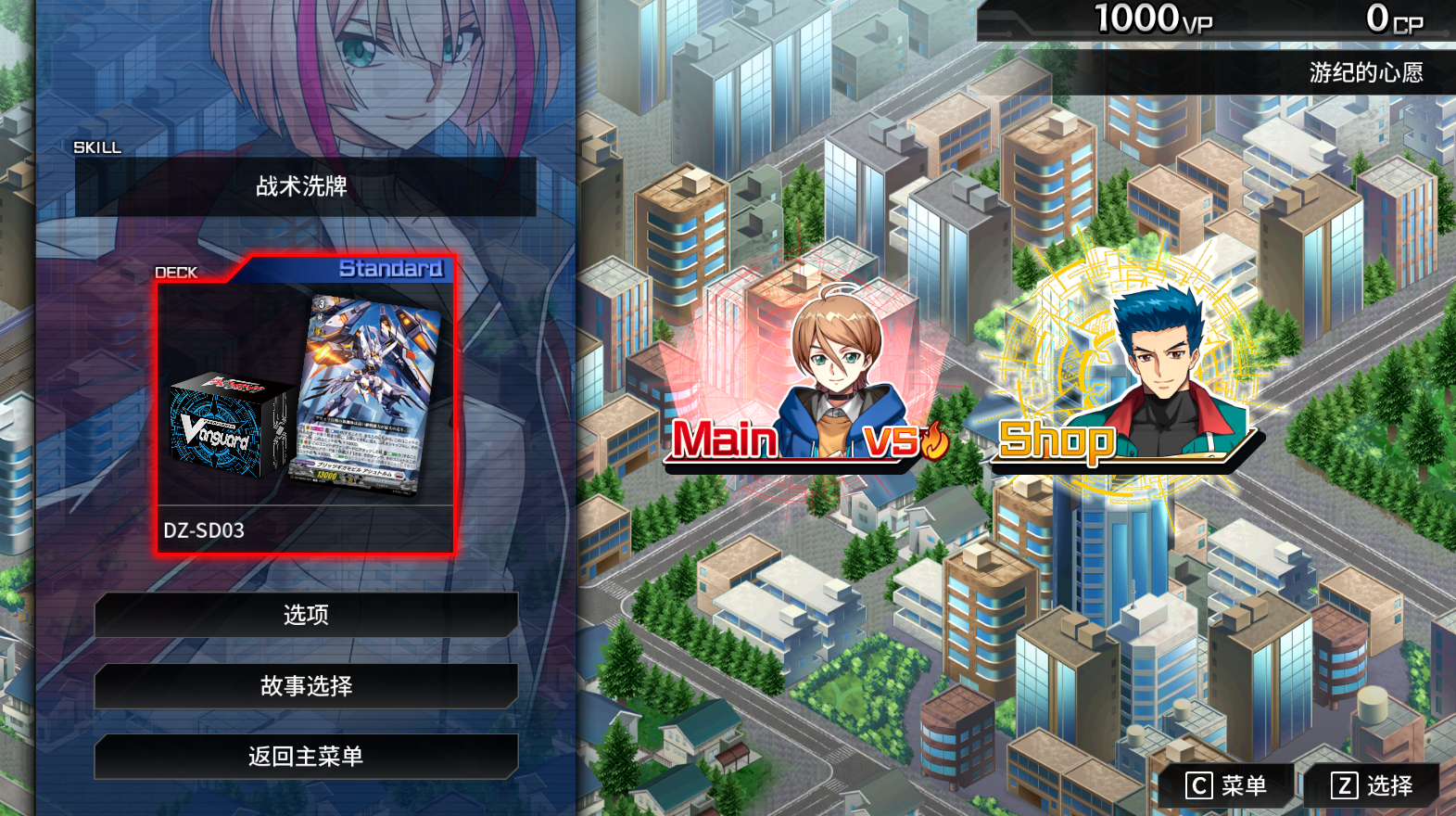Choose the 故事选择 story select entry

[x=306, y=686]
